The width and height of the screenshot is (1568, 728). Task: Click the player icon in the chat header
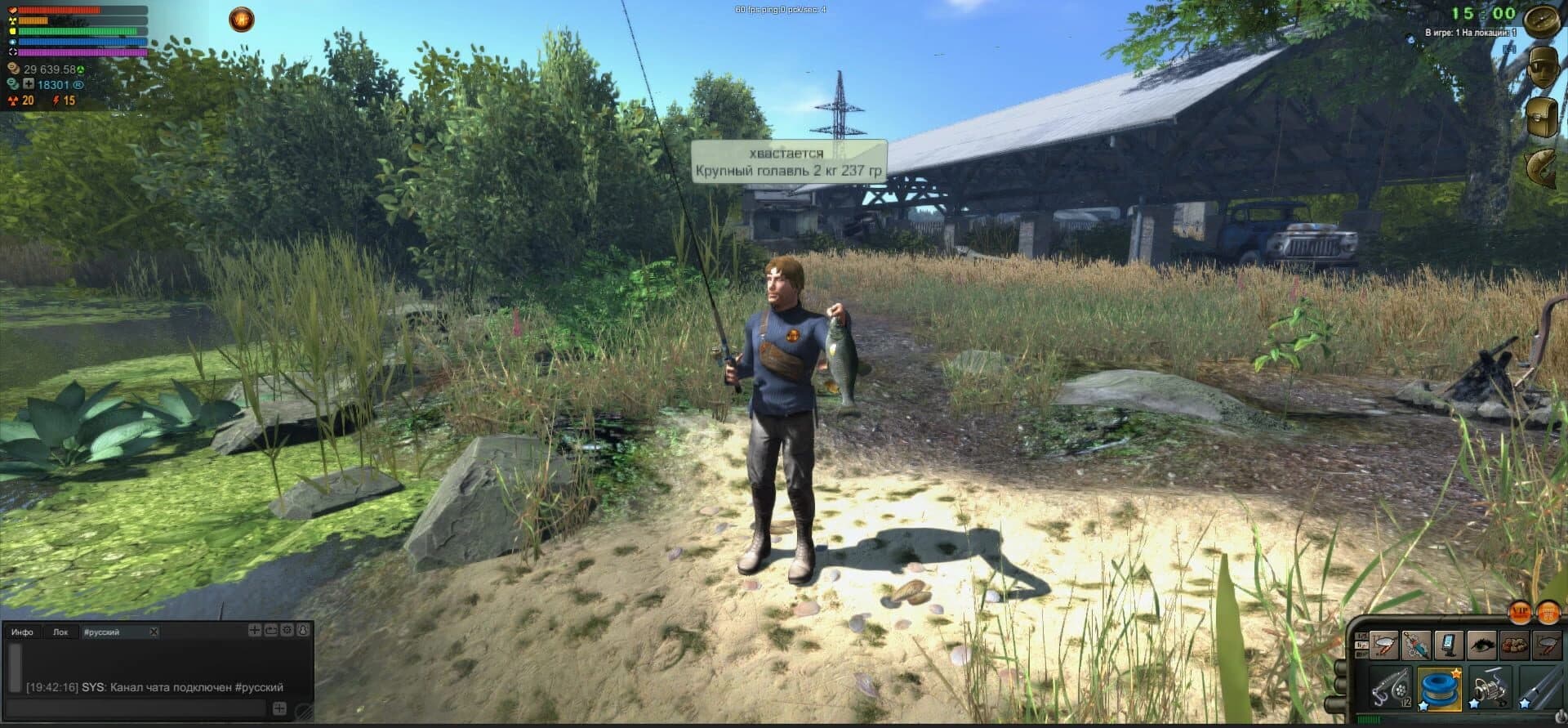(x=304, y=632)
